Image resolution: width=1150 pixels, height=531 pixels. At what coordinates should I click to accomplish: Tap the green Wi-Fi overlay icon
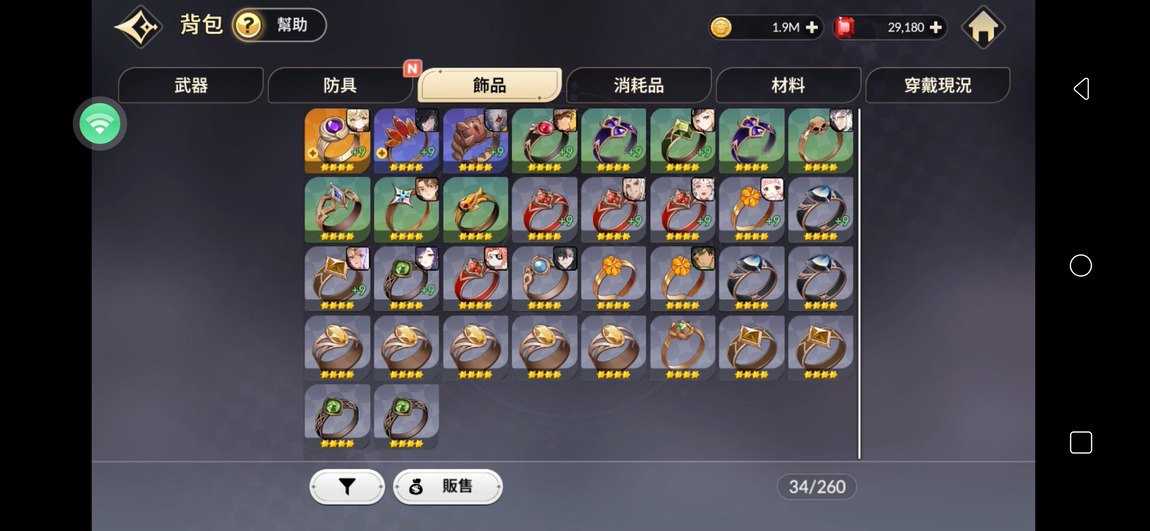[99, 124]
